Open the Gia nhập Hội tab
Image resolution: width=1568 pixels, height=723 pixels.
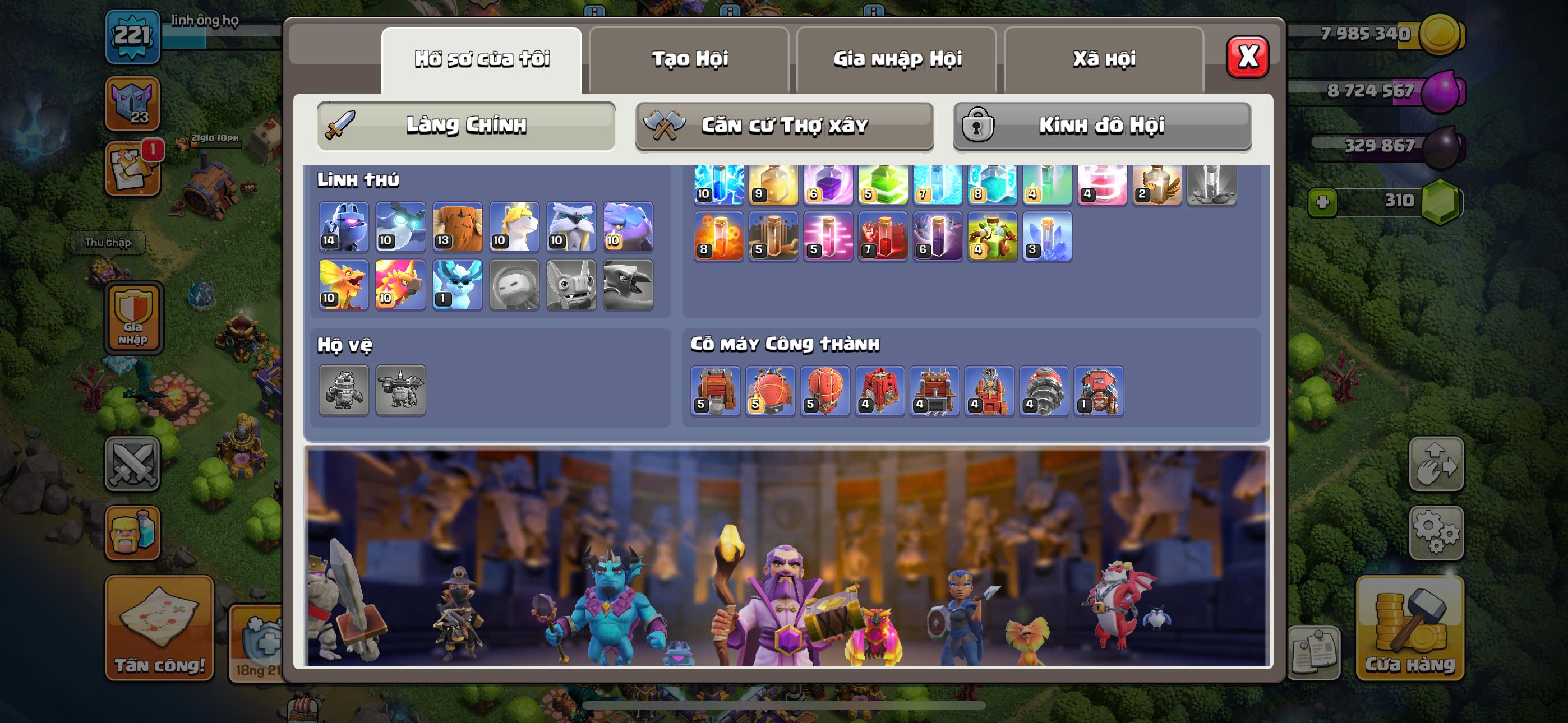tap(897, 59)
